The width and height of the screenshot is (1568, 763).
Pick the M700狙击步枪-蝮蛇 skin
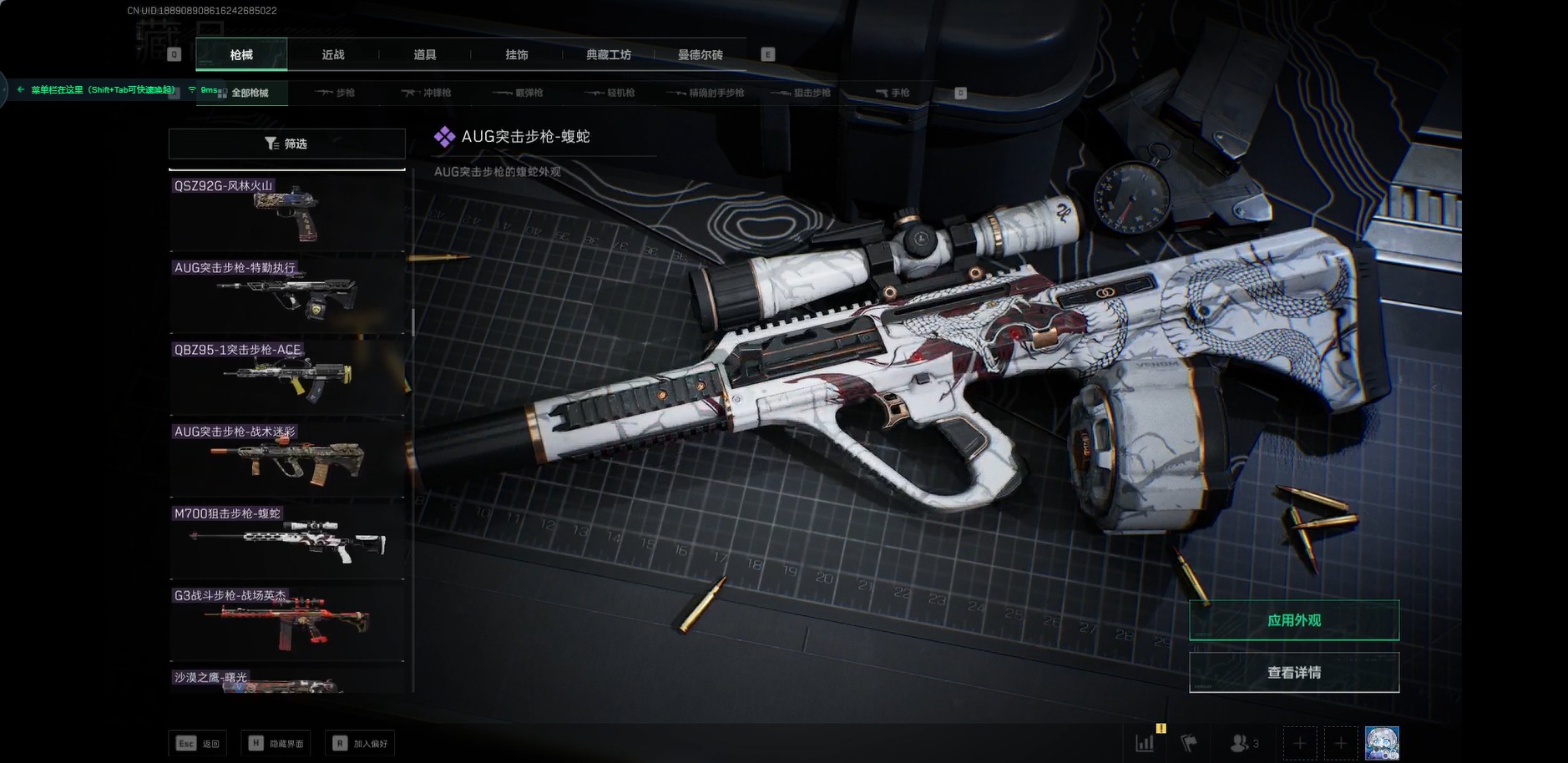pos(286,540)
